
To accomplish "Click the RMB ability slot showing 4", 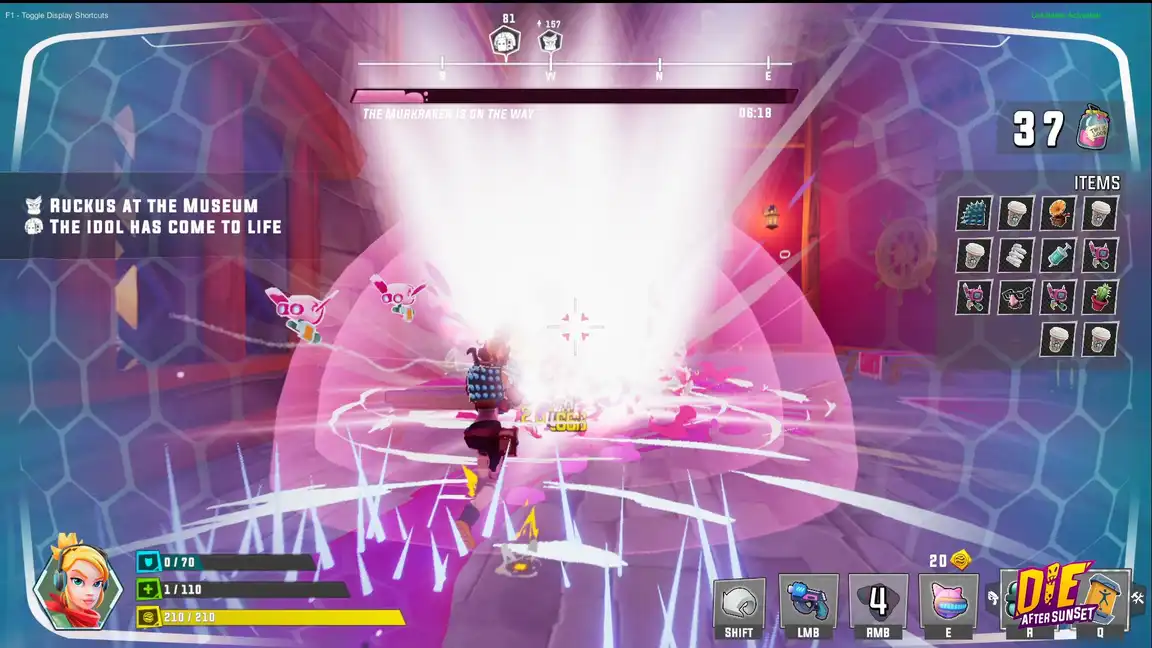I will [878, 601].
